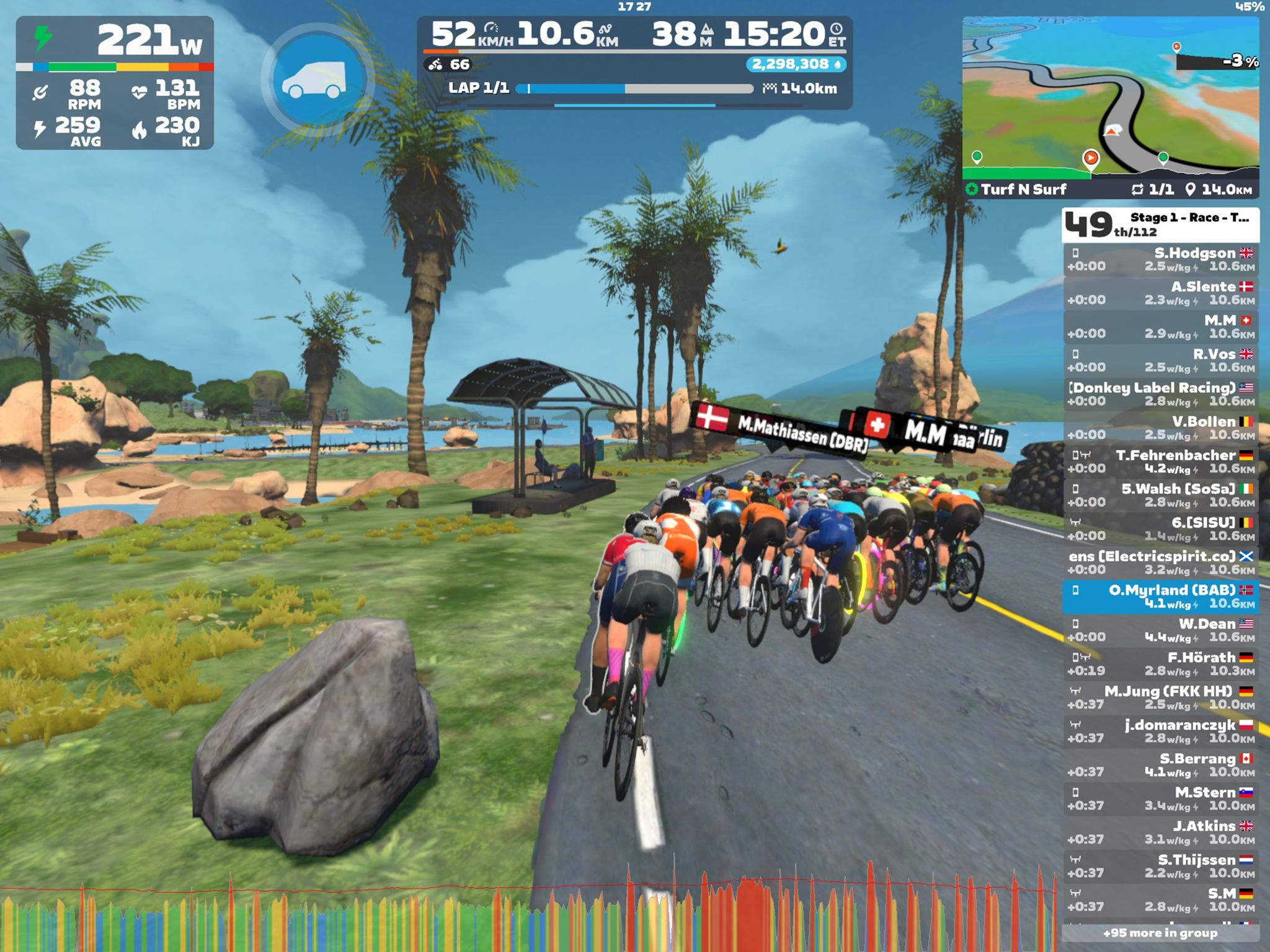Select rider S.Hodgson in the list
Screen dimensions: 1270x952
pos(1160,260)
